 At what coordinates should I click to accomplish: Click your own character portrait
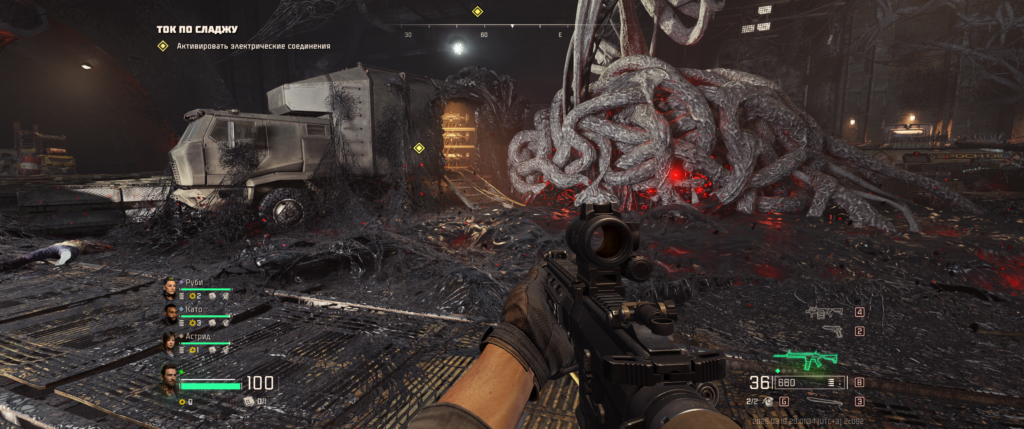(169, 379)
